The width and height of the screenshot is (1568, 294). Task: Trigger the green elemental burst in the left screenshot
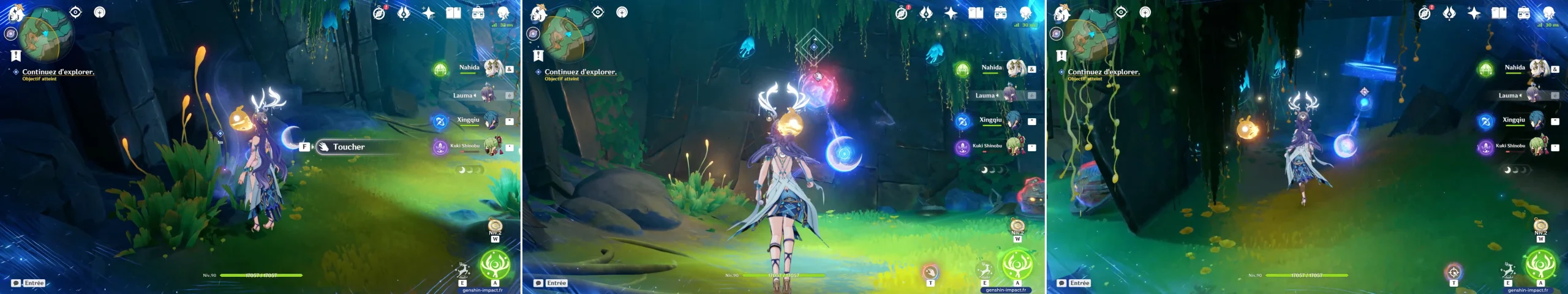click(494, 265)
